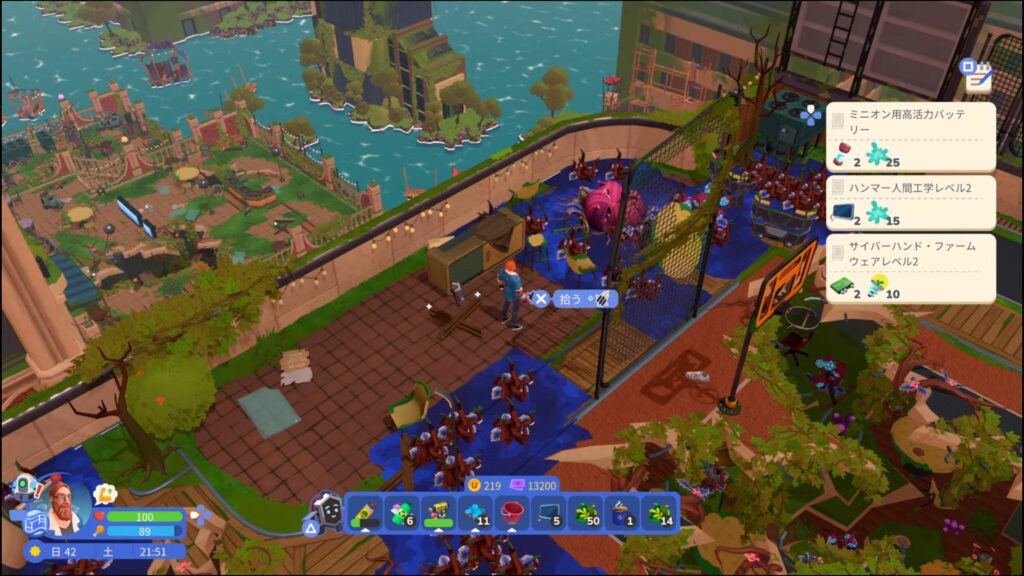Equip the red bucket hotbar slot

(512, 512)
